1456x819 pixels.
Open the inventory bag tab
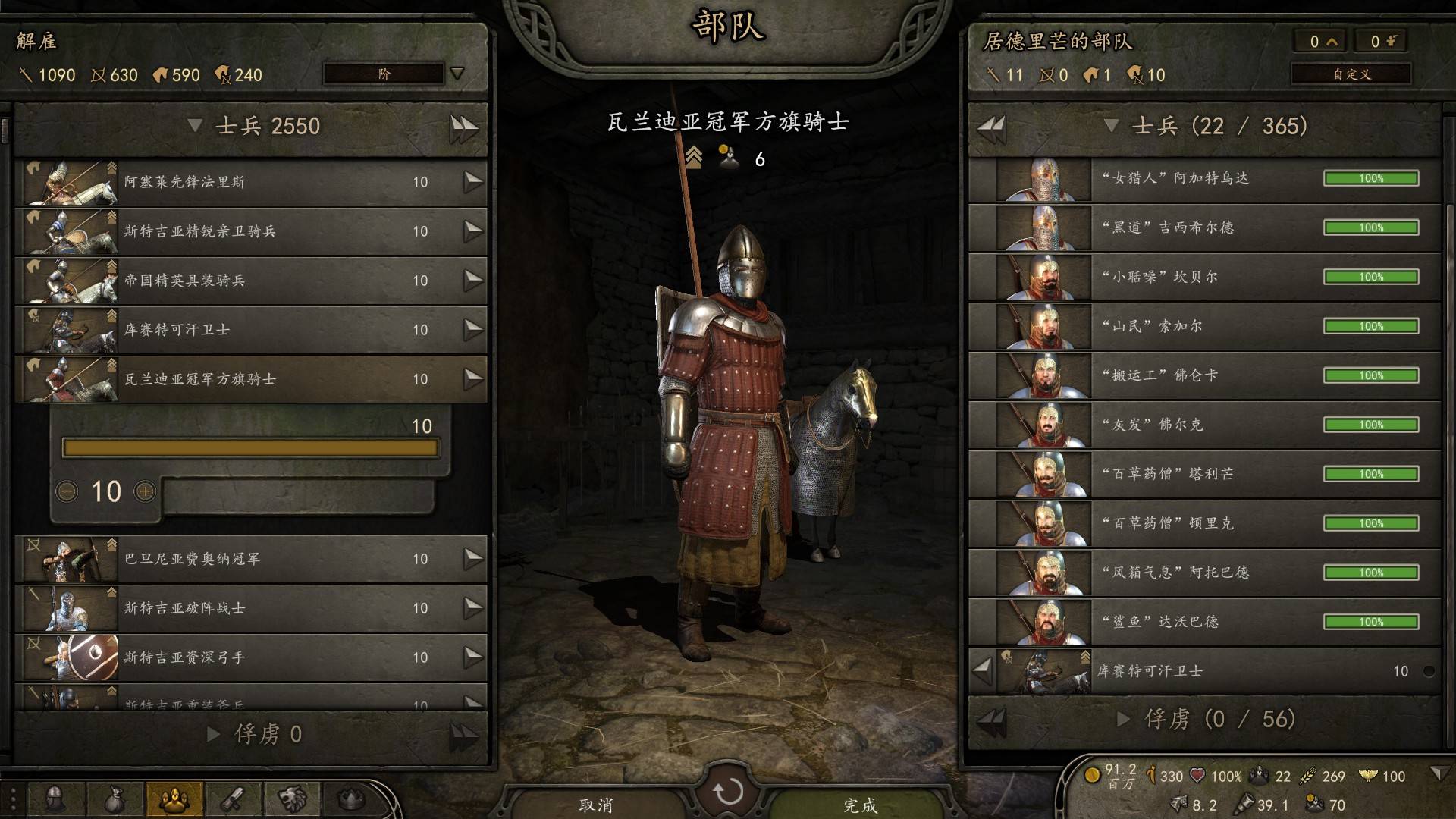tap(115, 799)
